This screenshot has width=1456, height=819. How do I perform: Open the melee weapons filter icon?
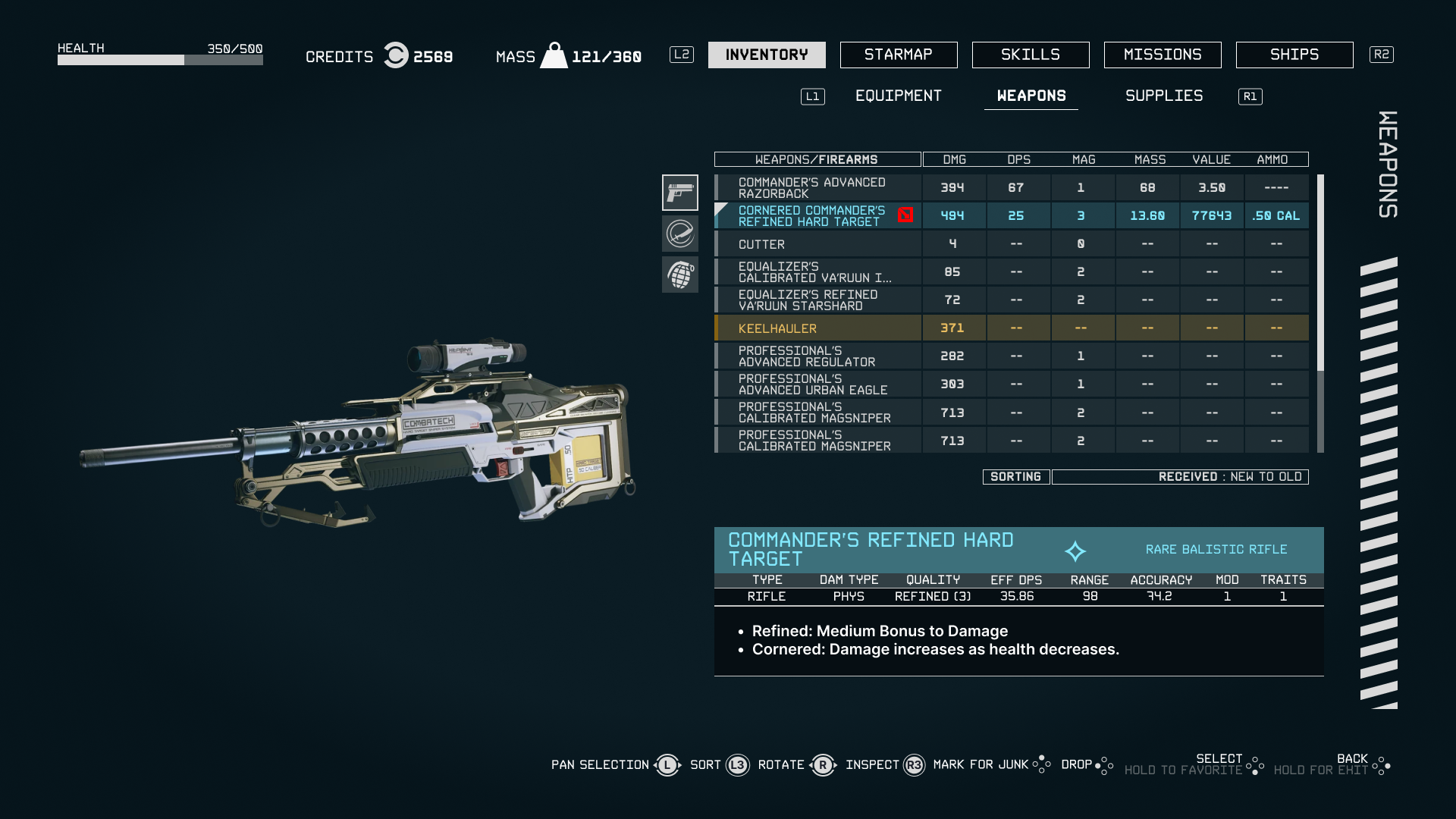coord(680,234)
